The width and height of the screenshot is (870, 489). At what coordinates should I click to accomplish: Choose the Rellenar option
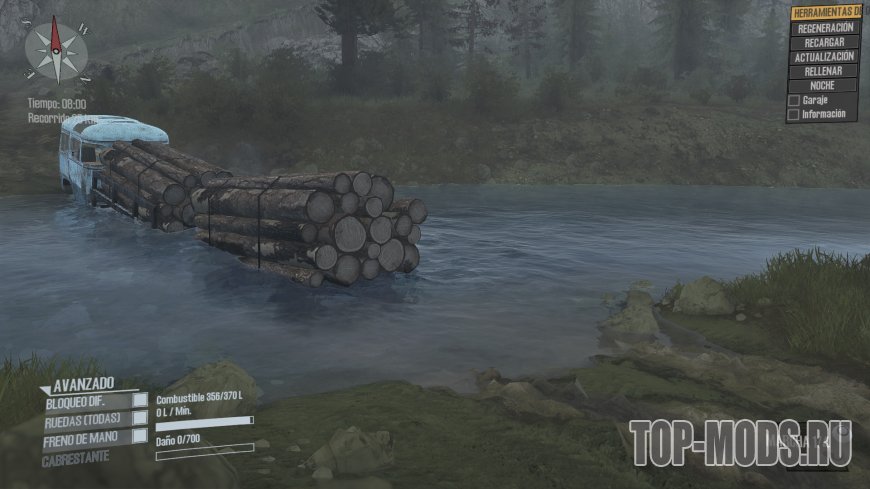coord(823,71)
